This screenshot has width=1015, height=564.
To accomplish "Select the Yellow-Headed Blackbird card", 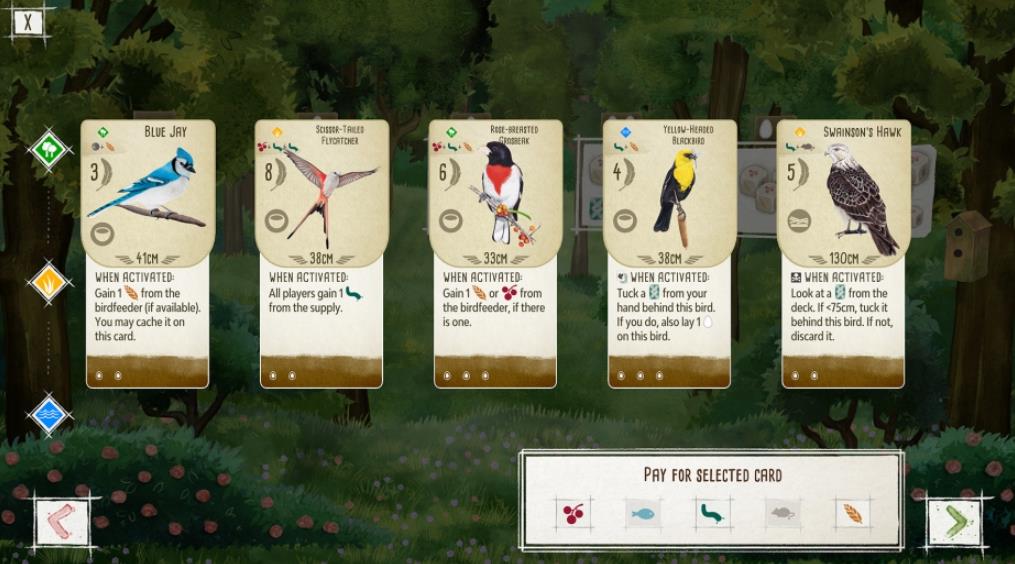I will coord(668,252).
